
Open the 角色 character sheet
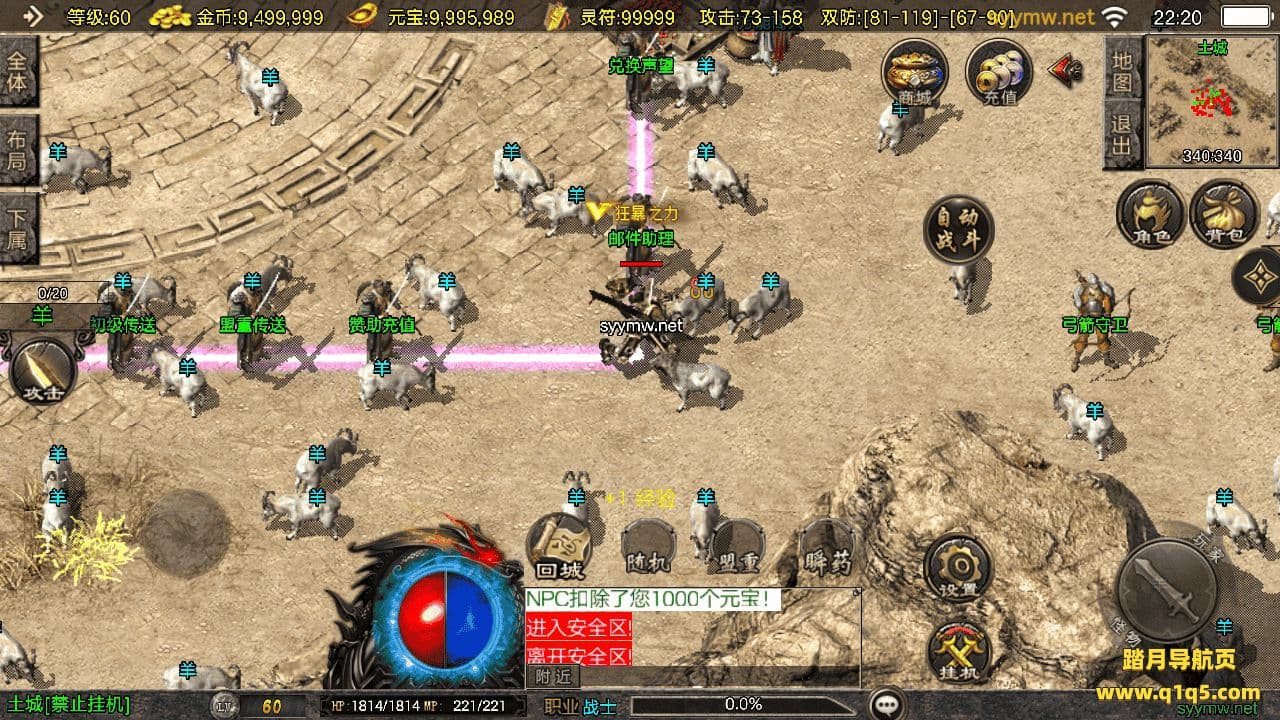(x=1150, y=214)
